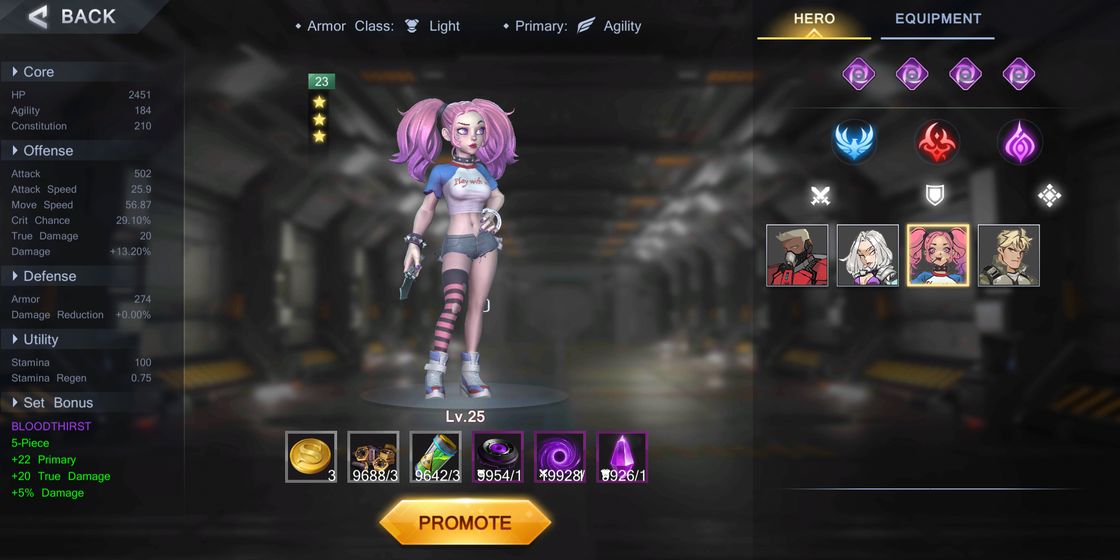
Task: Open the HERO tab
Action: tap(814, 19)
